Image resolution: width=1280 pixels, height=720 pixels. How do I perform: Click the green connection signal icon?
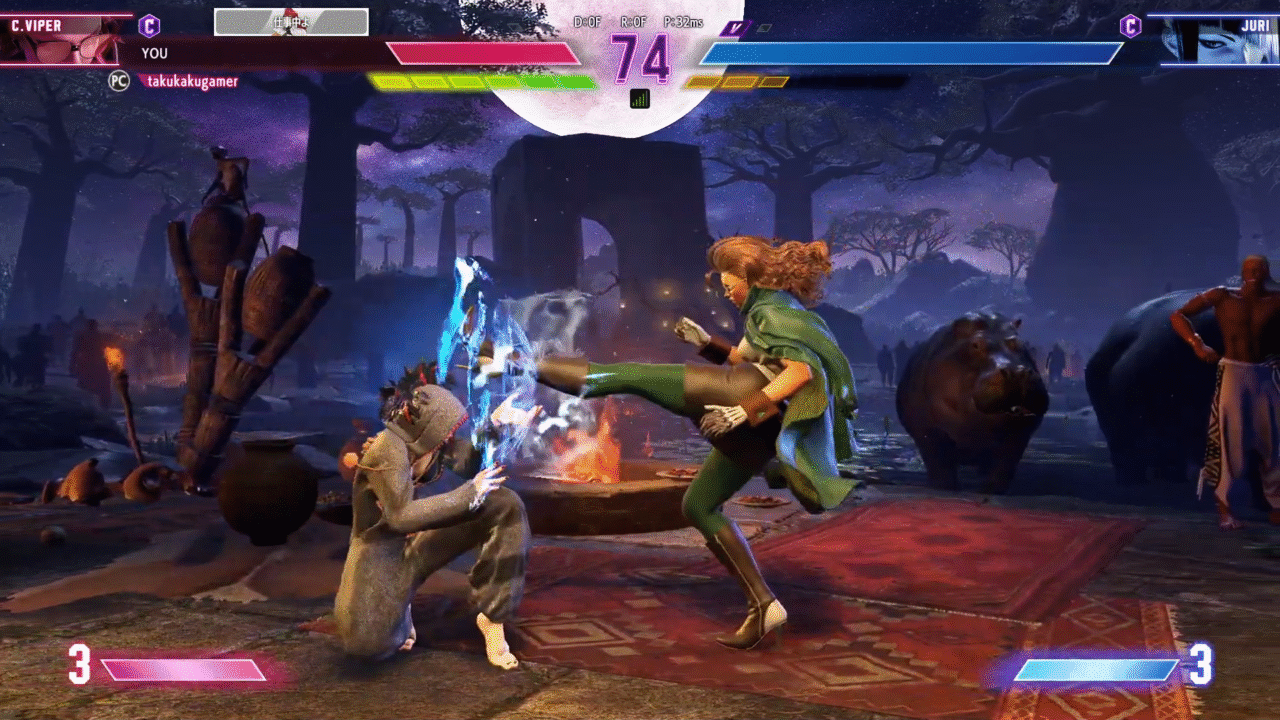[x=640, y=98]
